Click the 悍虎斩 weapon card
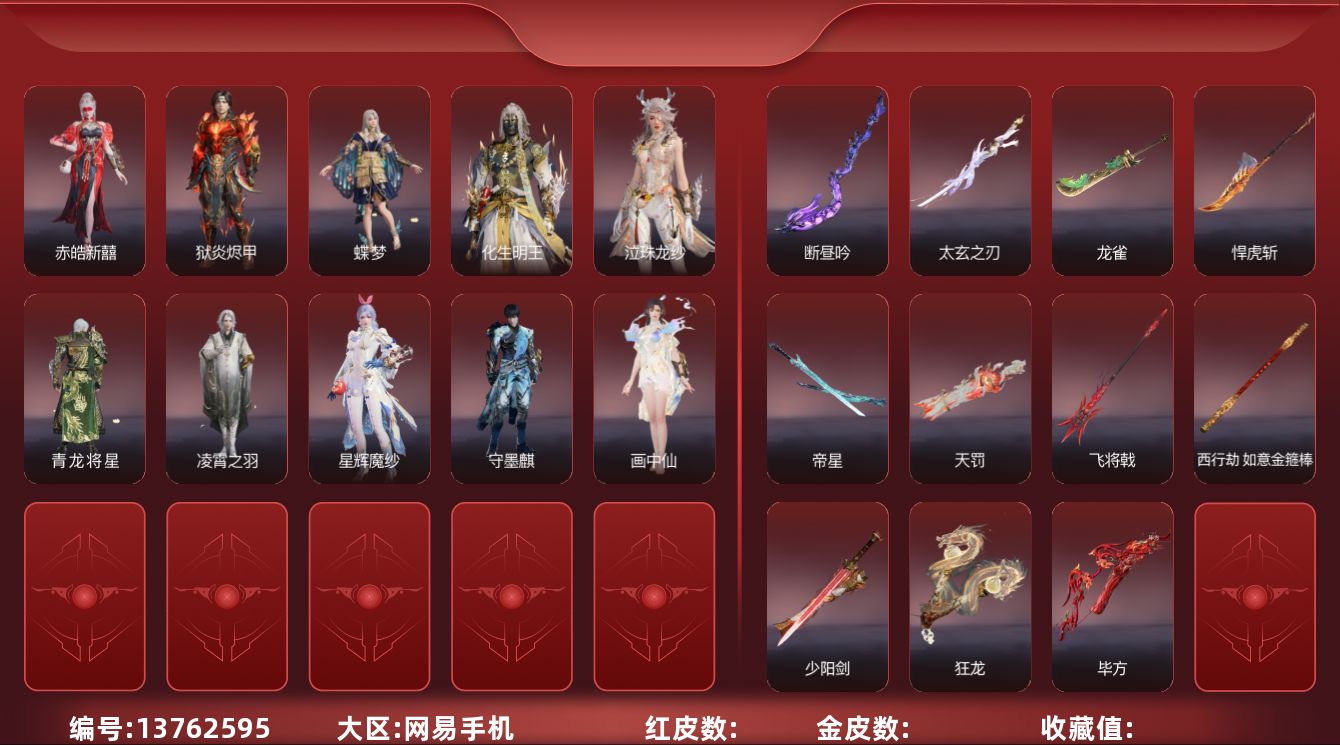The height and width of the screenshot is (745, 1340). pos(1254,180)
